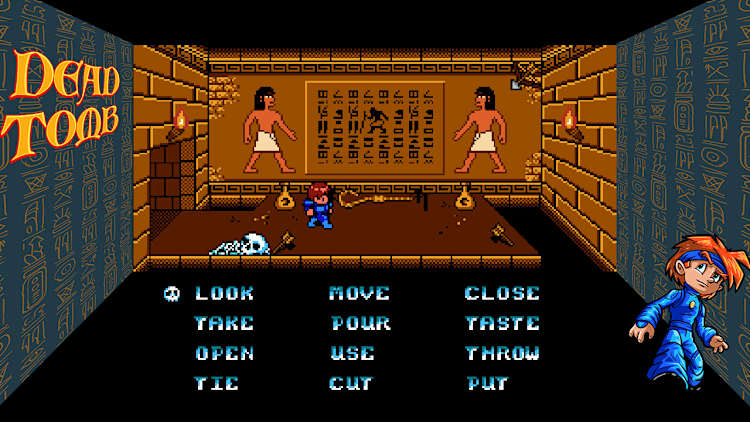Select the USE command

352,354
